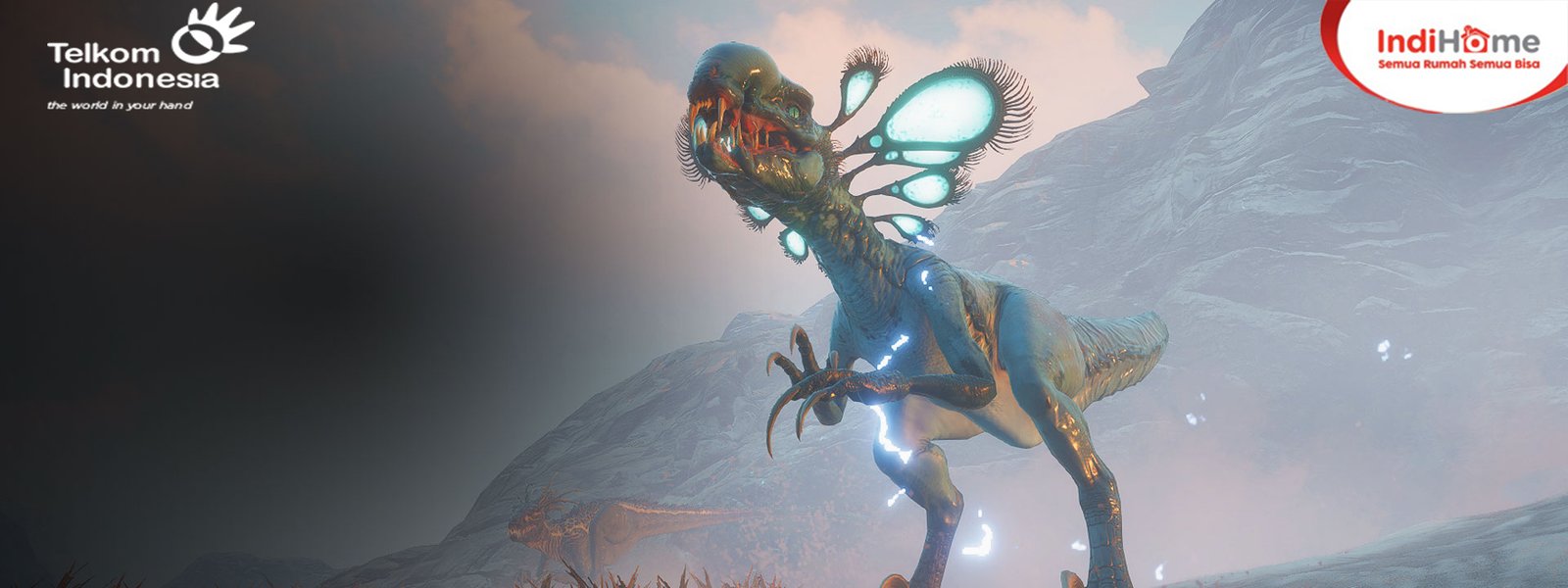Image resolution: width=1568 pixels, height=588 pixels.
Task: Open the IndiHome logo badge
Action: point(1457,47)
